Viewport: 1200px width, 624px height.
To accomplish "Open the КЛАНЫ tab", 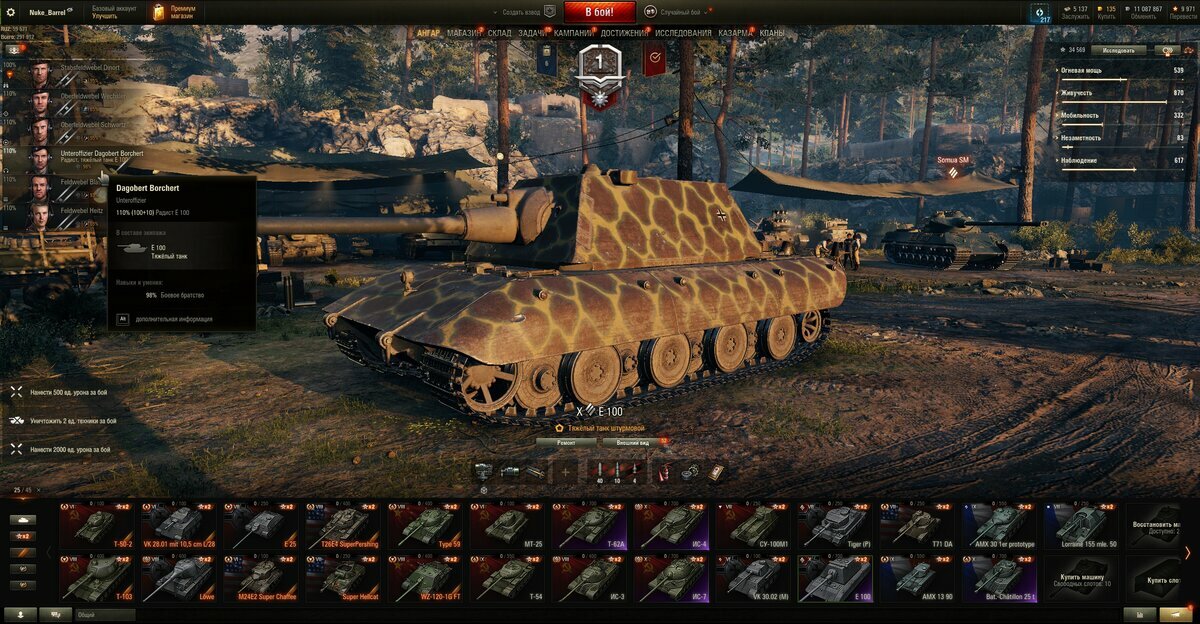I will coord(772,33).
